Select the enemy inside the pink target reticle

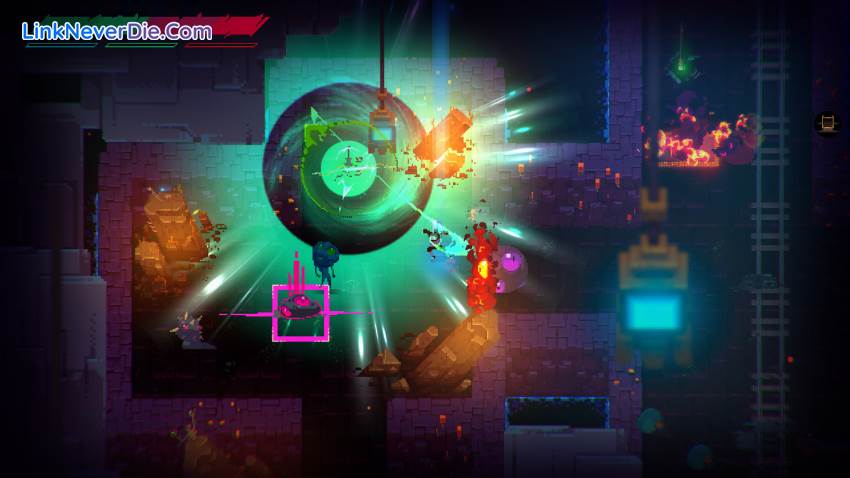300,309
